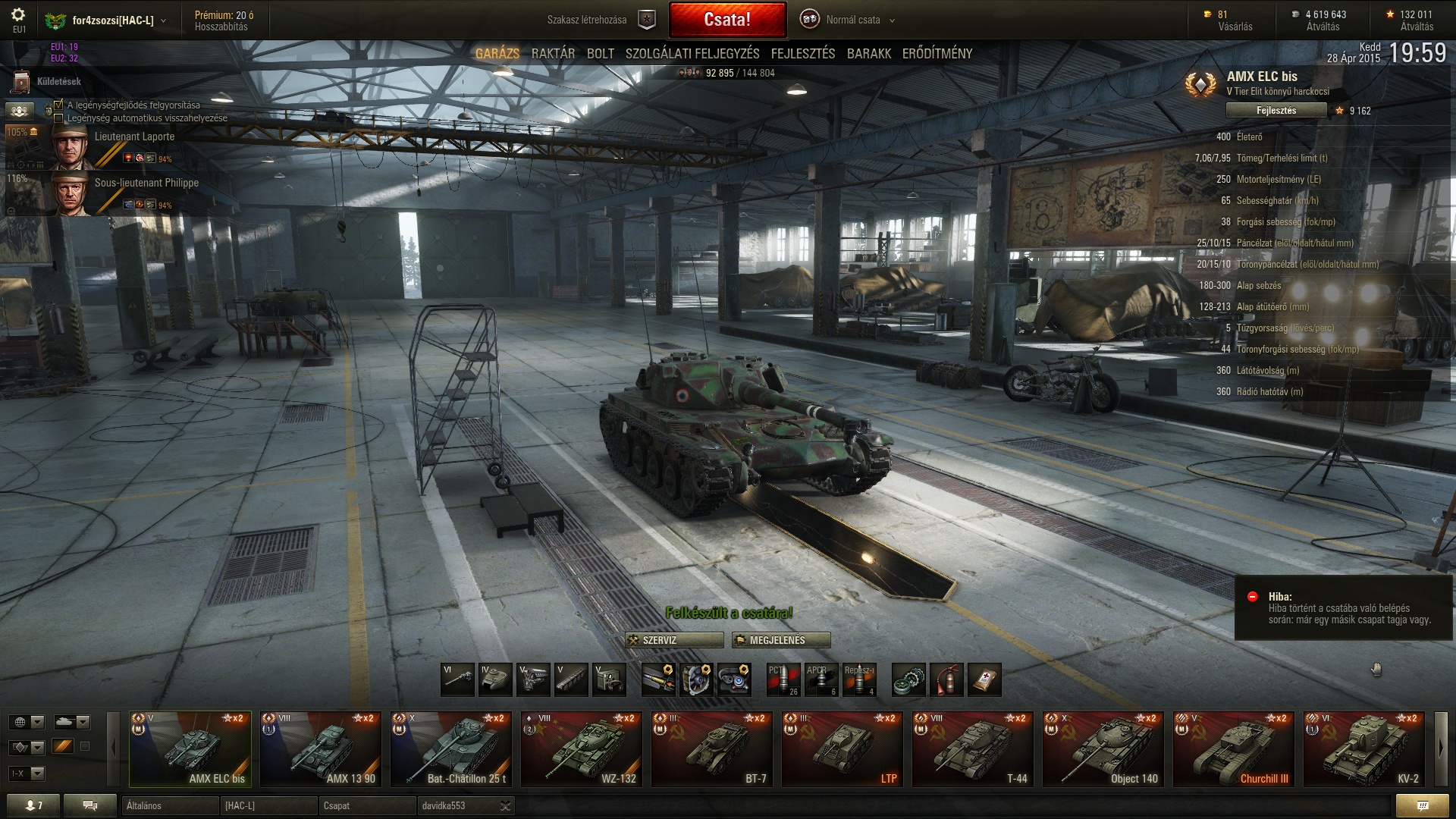Open the MEGJELENÉS customization button
The height and width of the screenshot is (819, 1456).
[x=781, y=641]
